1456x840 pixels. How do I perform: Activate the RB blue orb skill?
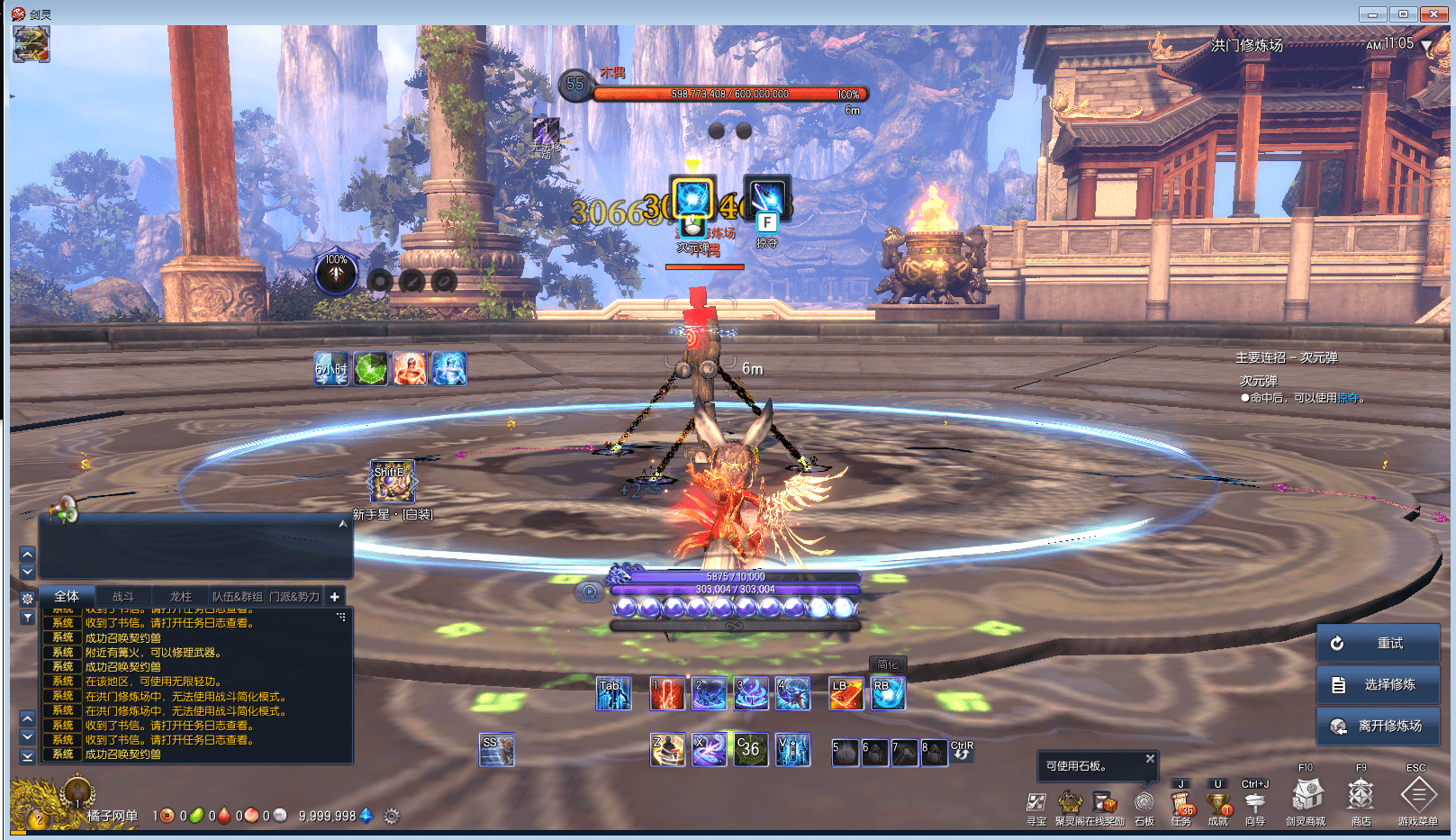[887, 693]
